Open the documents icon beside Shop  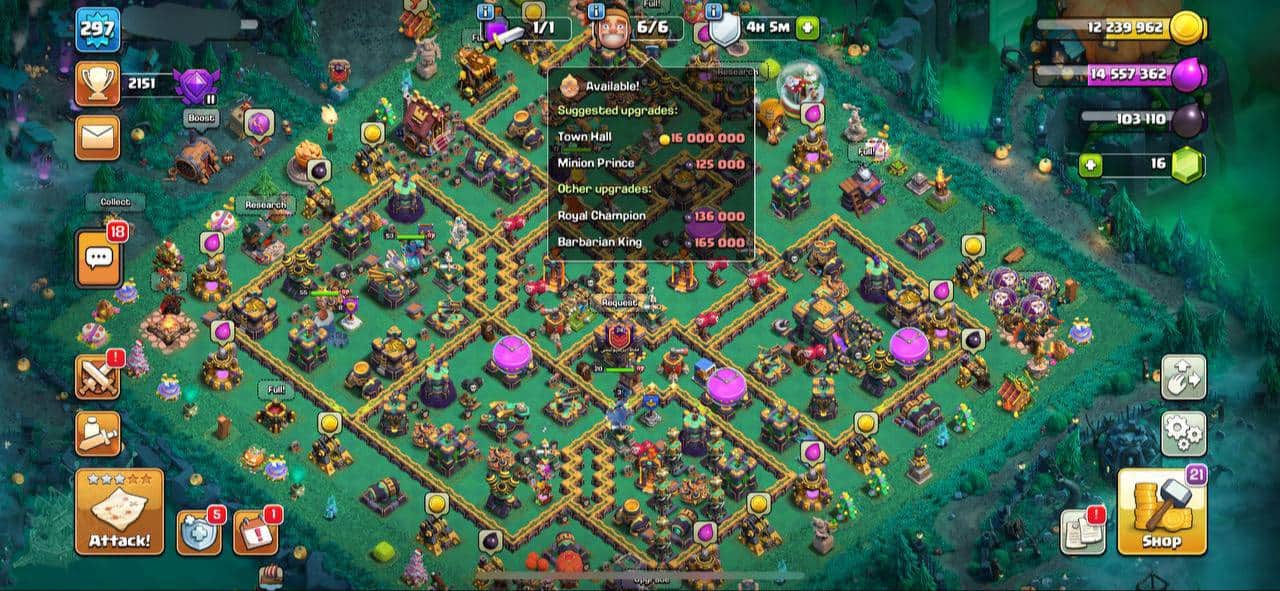[1082, 531]
